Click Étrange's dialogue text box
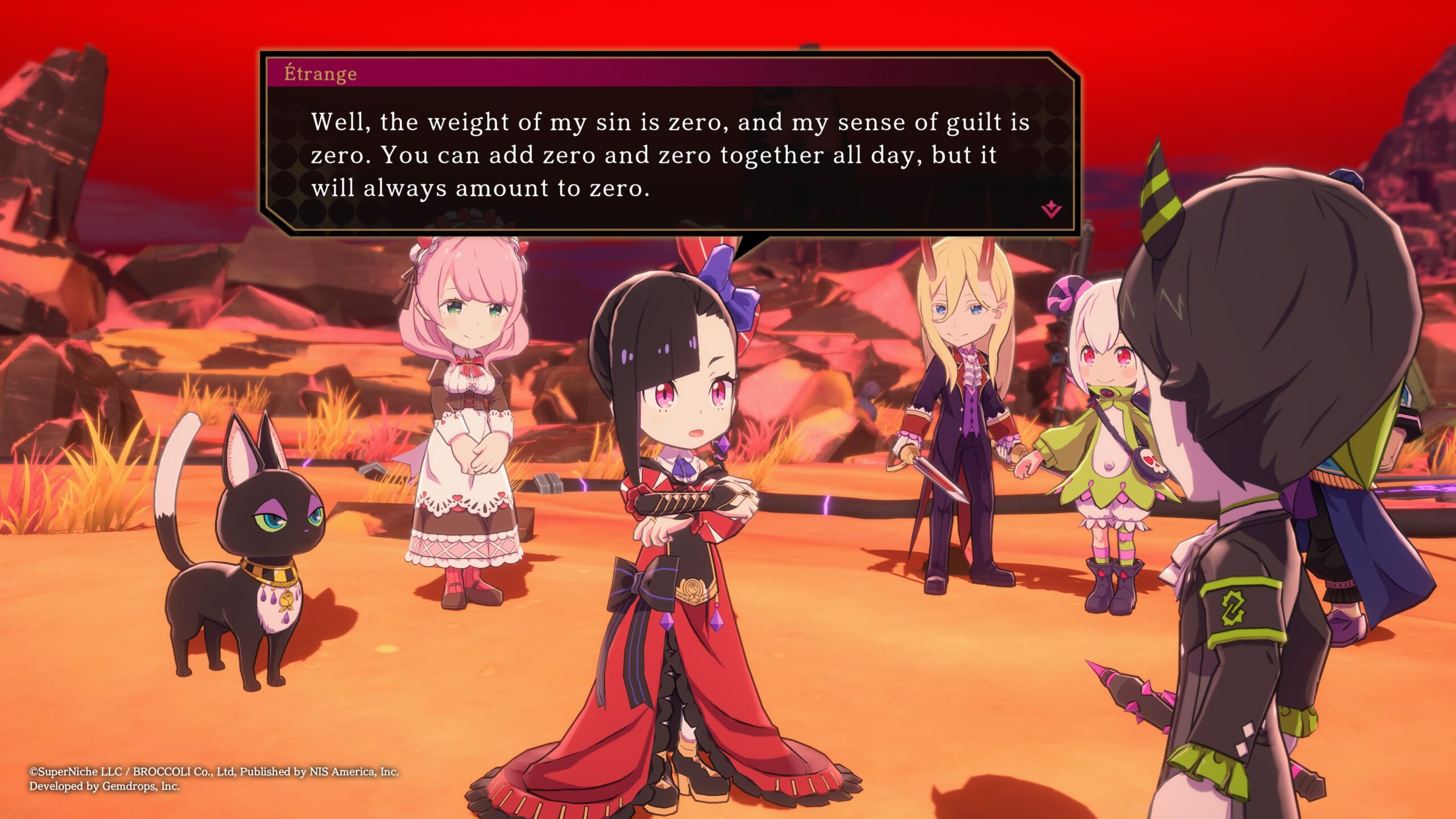This screenshot has width=1456, height=819. [669, 155]
